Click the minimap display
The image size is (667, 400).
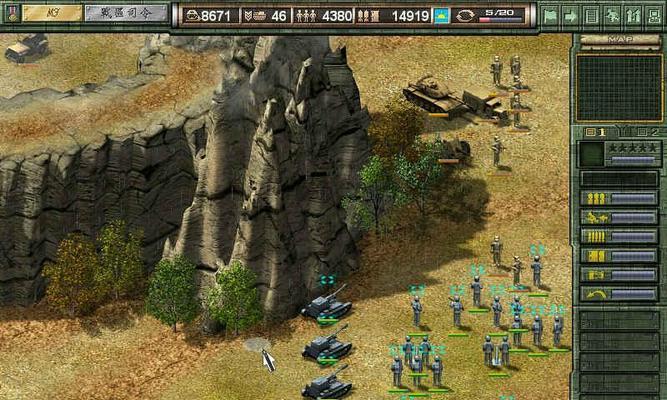pos(620,87)
